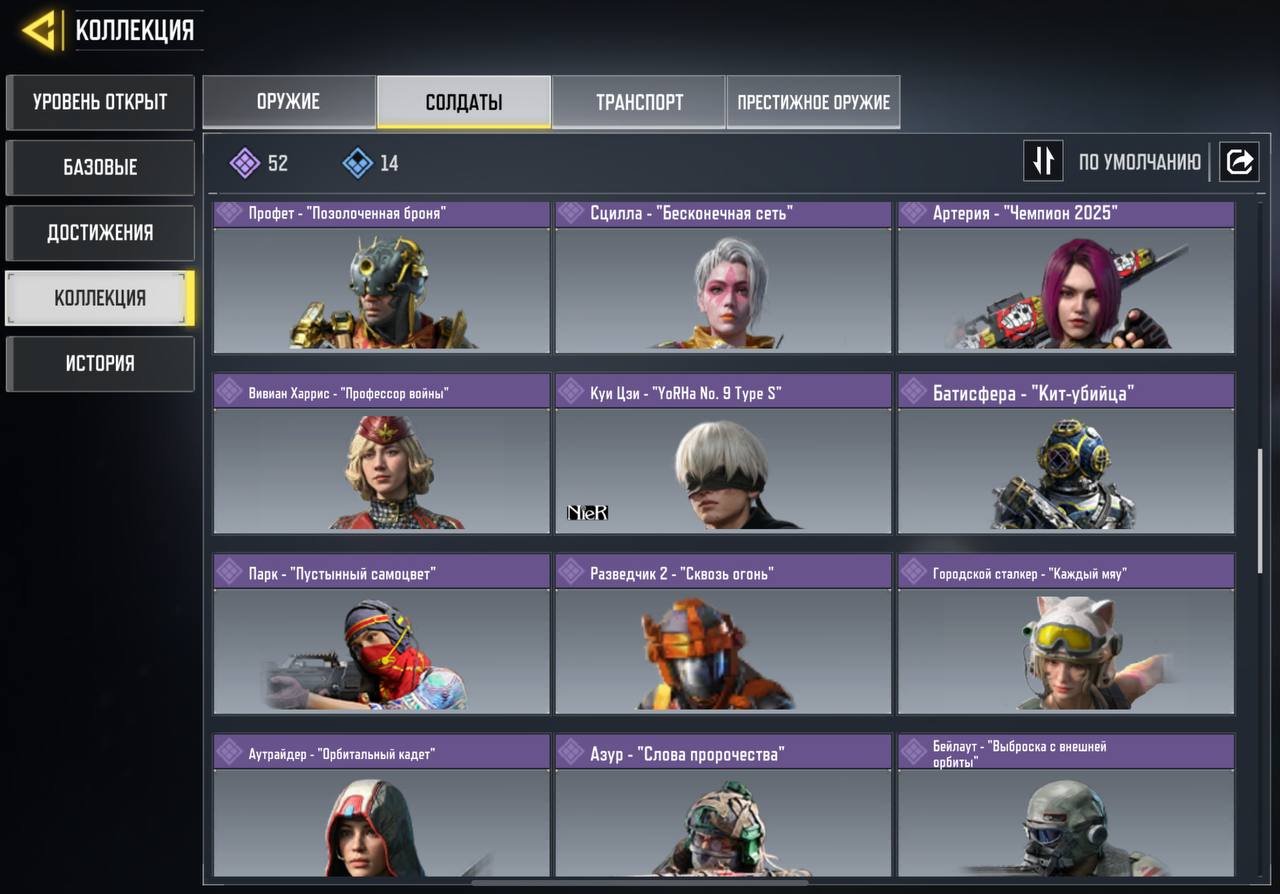Open the Уровень открыт section
Viewport: 1280px width, 894px height.
pyautogui.click(x=100, y=102)
